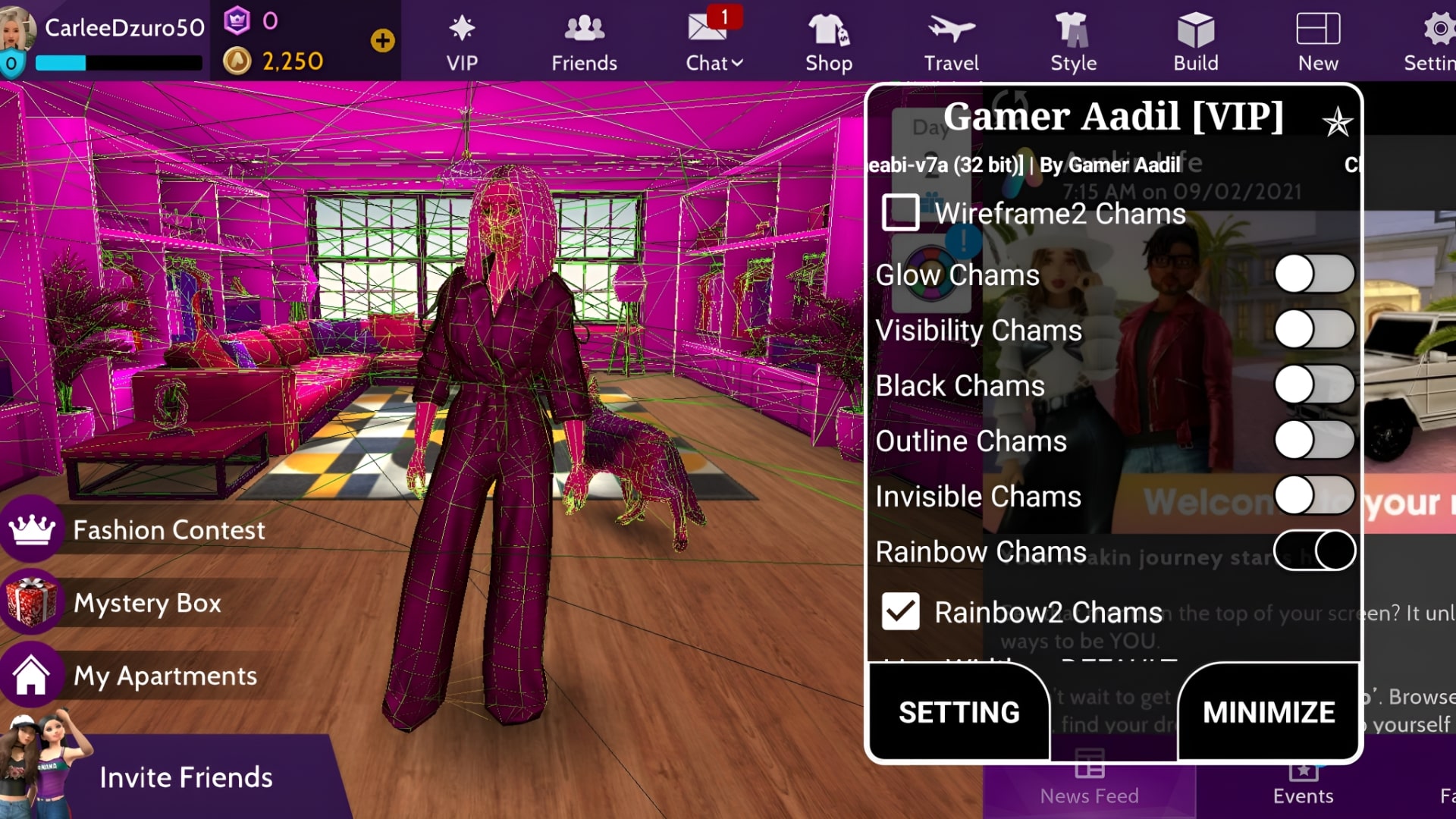Viewport: 1456px width, 819px height.
Task: Open the mod menu SETTING button
Action: pyautogui.click(x=959, y=712)
